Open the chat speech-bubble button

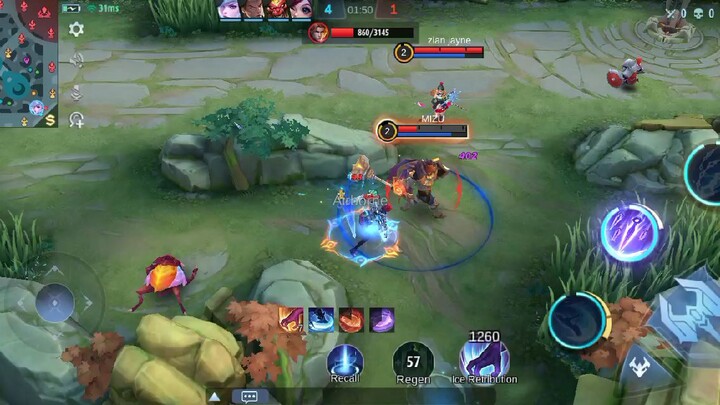pos(249,396)
